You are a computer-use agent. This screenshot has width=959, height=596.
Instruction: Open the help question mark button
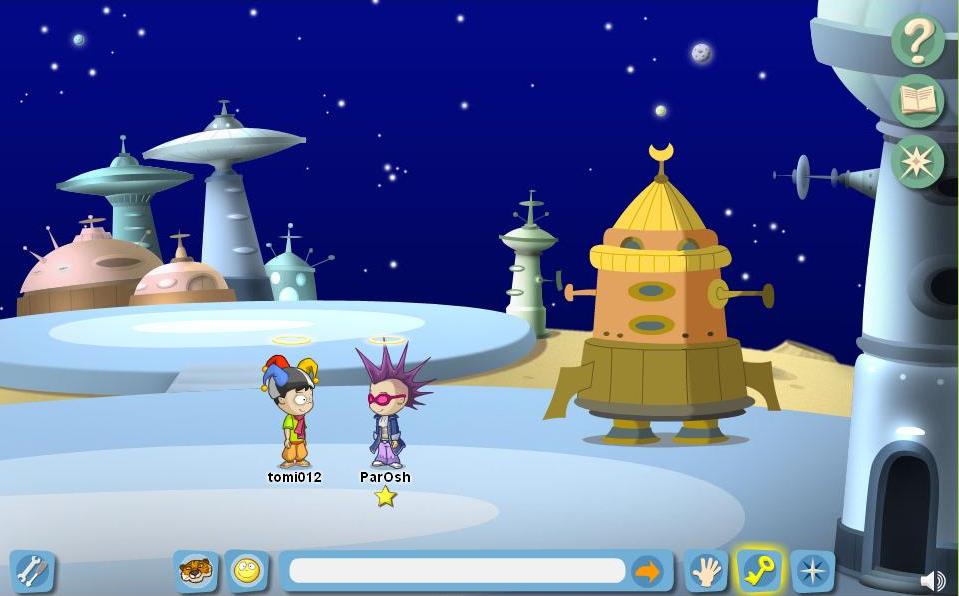tap(917, 40)
